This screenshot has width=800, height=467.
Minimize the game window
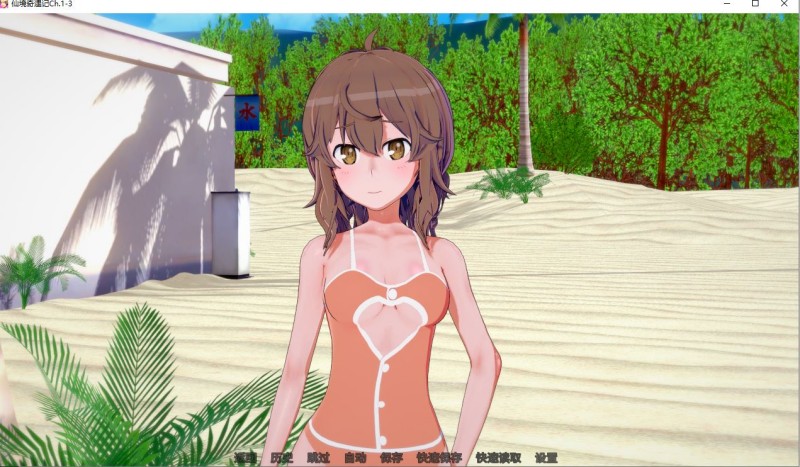tap(726, 5)
